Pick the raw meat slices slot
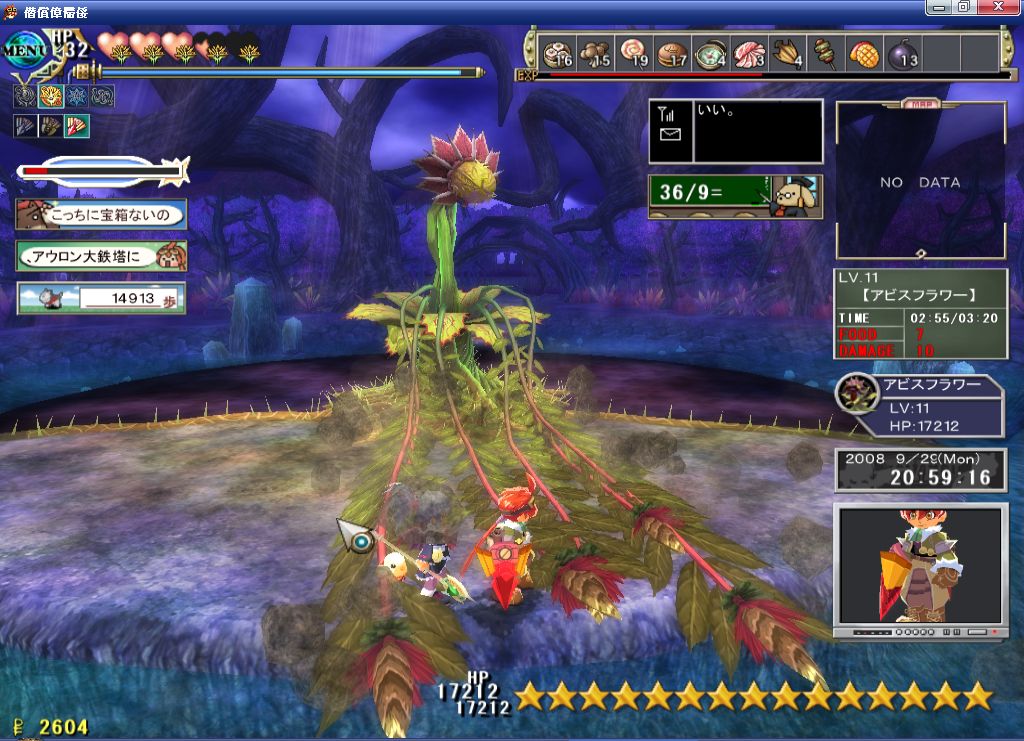 [x=749, y=52]
